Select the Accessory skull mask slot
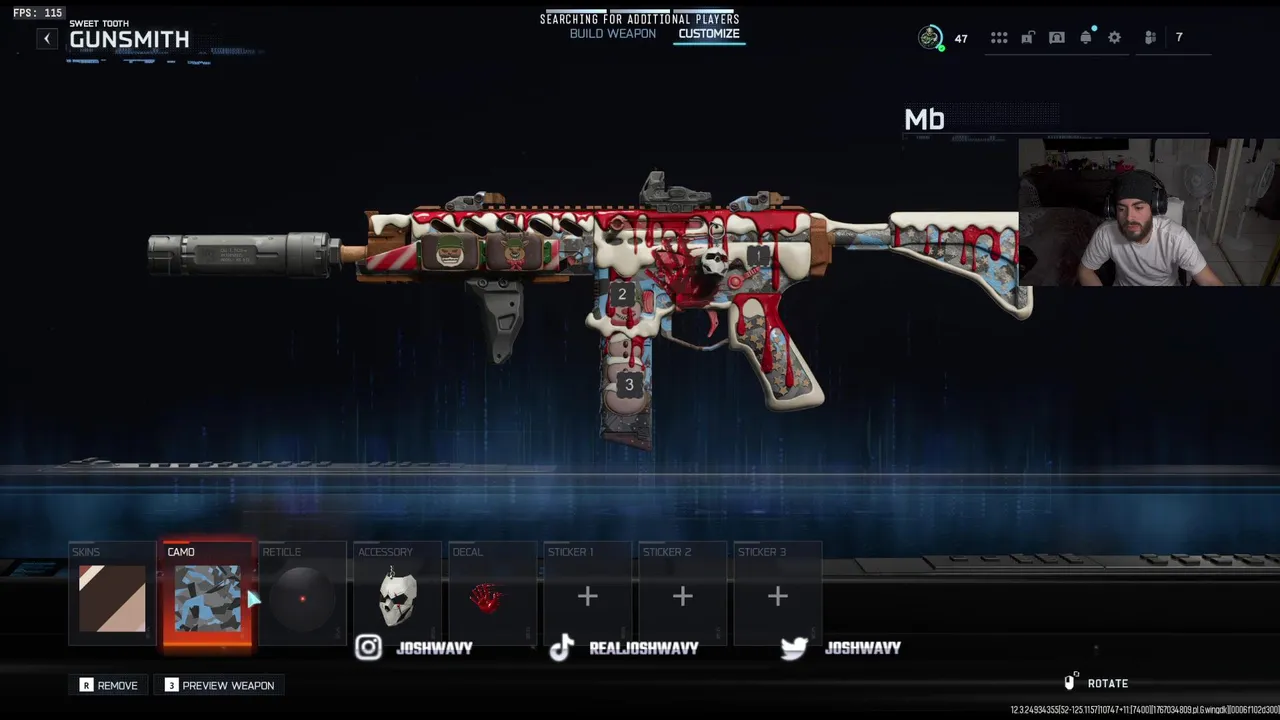The height and width of the screenshot is (720, 1280). tap(397, 597)
